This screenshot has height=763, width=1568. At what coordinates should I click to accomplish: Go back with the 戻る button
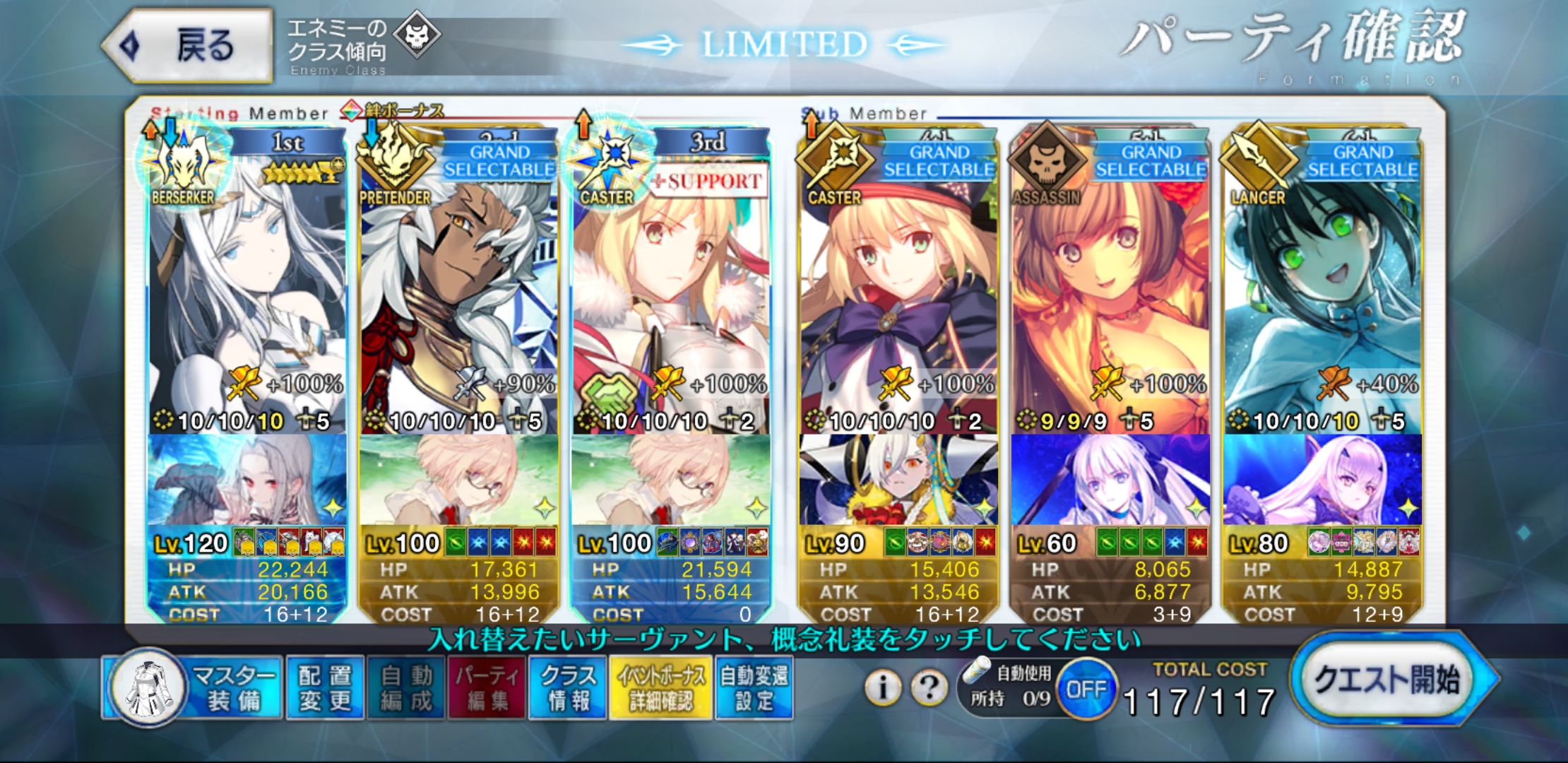pyautogui.click(x=187, y=46)
